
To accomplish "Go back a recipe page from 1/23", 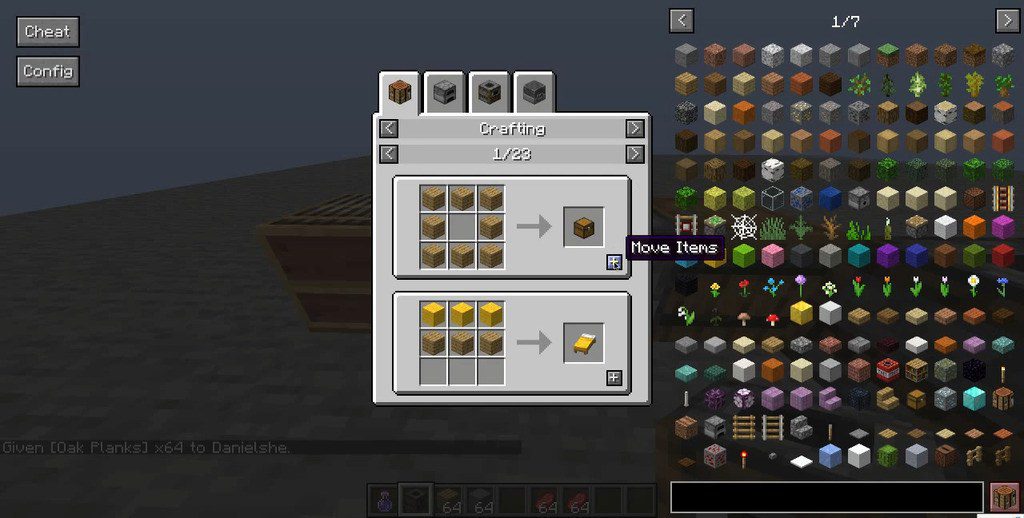I will tap(389, 153).
